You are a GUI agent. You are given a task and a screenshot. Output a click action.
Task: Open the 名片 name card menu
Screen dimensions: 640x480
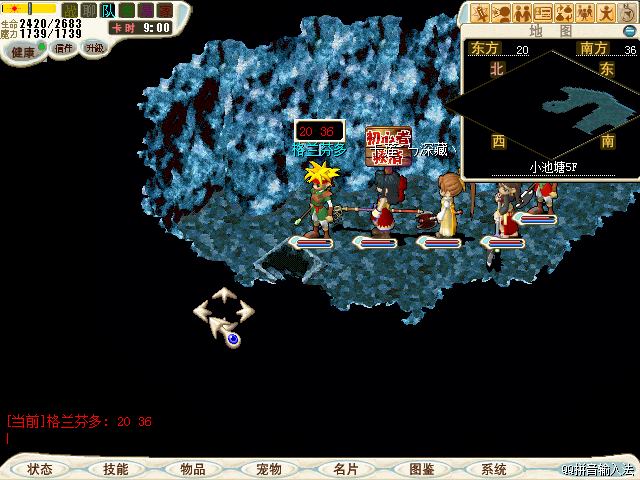coord(345,469)
